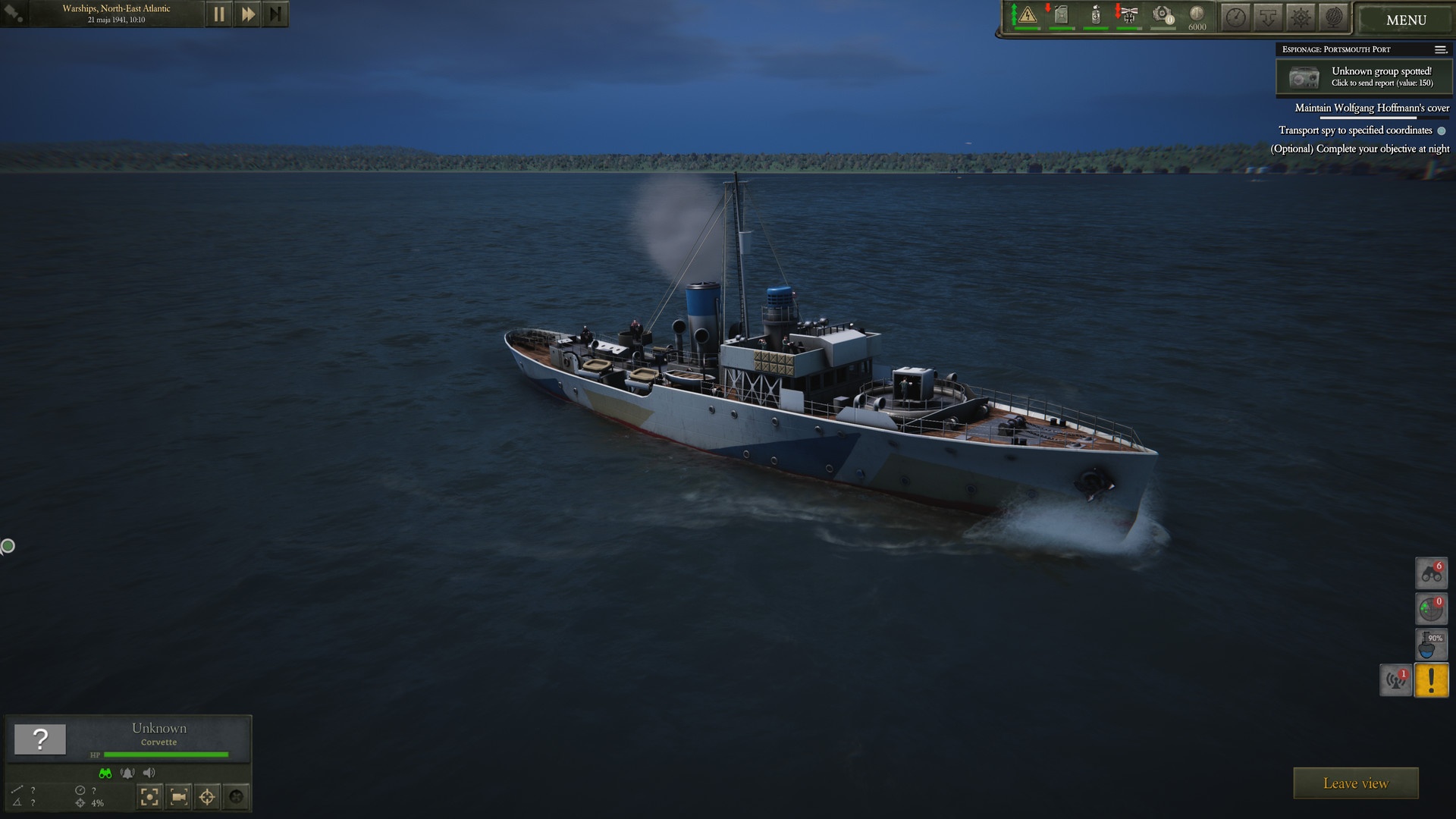Click the crosshair aim-at-target button
The height and width of the screenshot is (819, 1456).
[x=207, y=796]
